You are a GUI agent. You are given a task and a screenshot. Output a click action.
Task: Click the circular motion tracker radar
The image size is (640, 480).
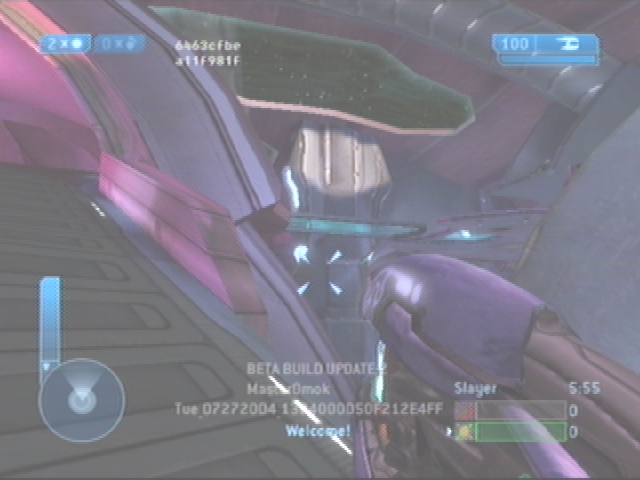(81, 401)
